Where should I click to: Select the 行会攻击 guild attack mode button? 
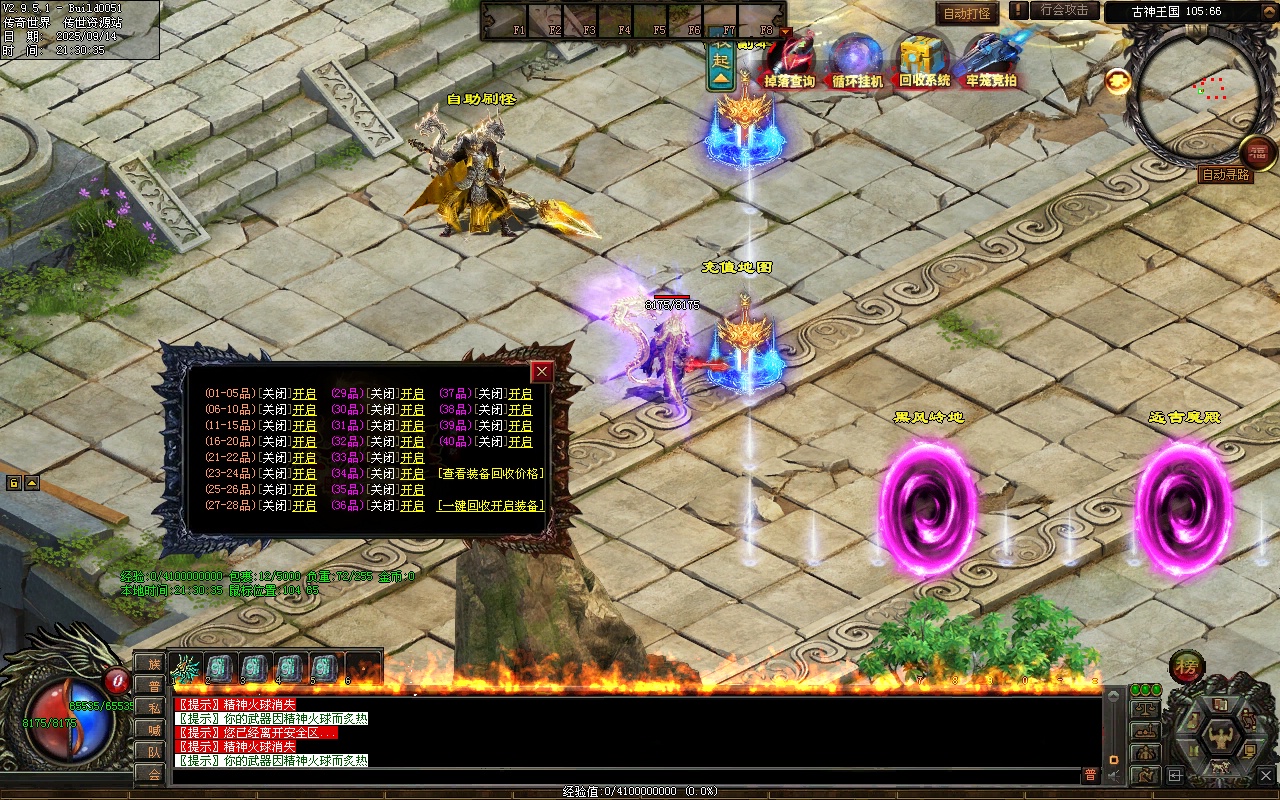(x=1064, y=10)
